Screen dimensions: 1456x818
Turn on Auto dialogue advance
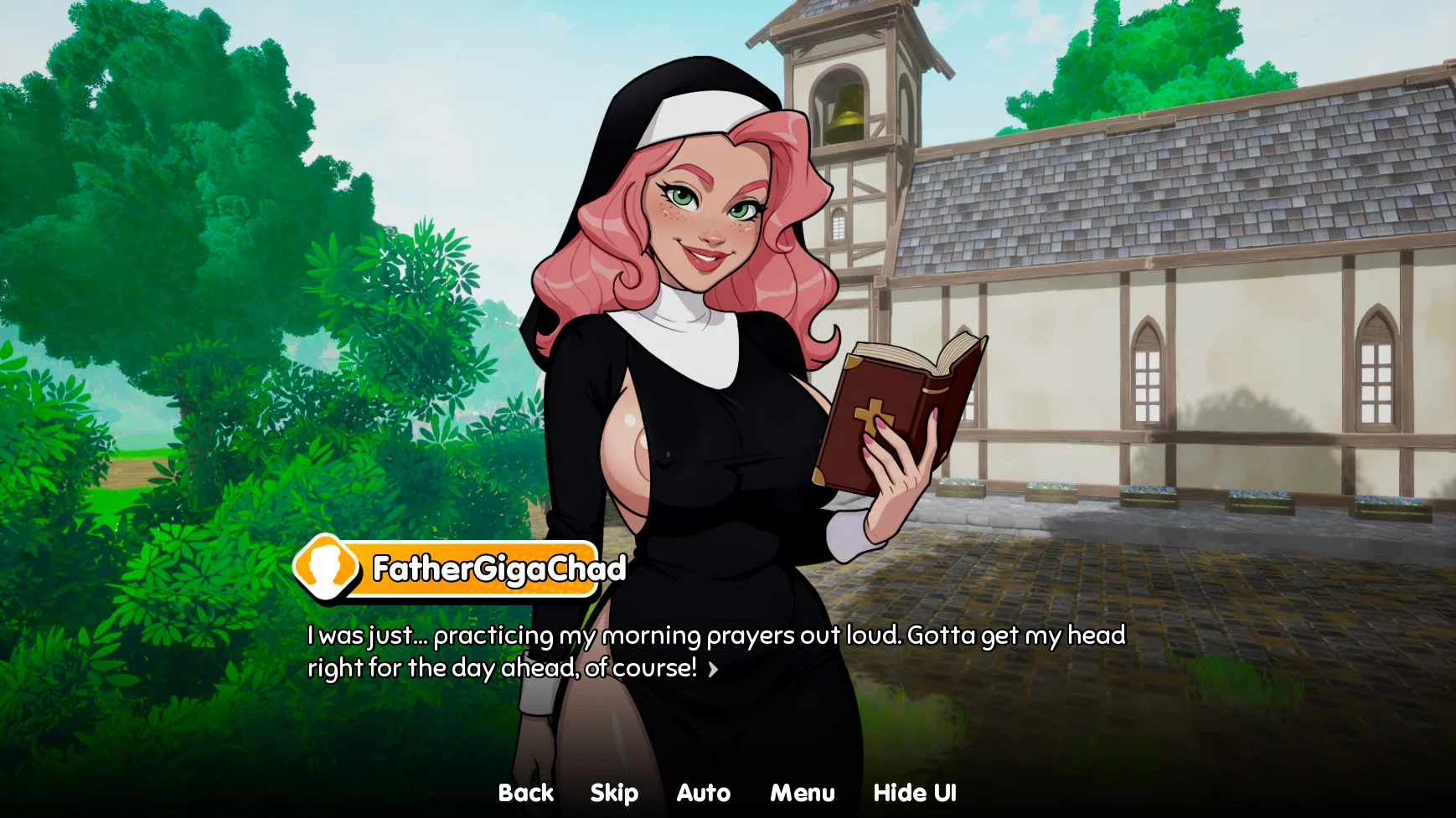click(703, 793)
